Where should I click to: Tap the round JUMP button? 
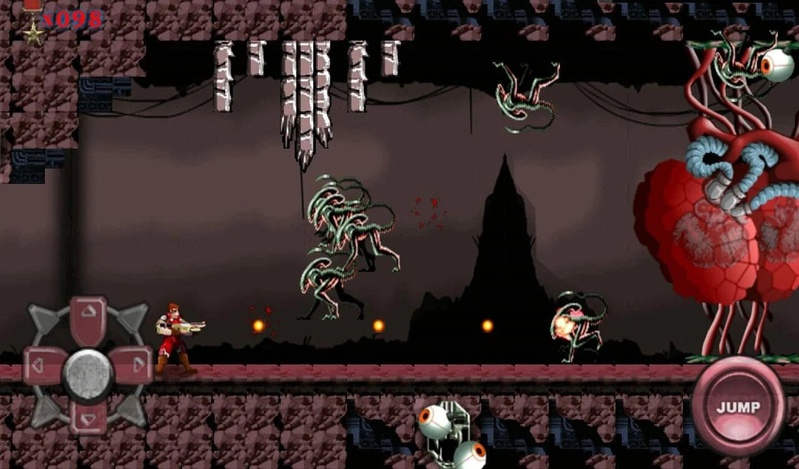pos(738,407)
